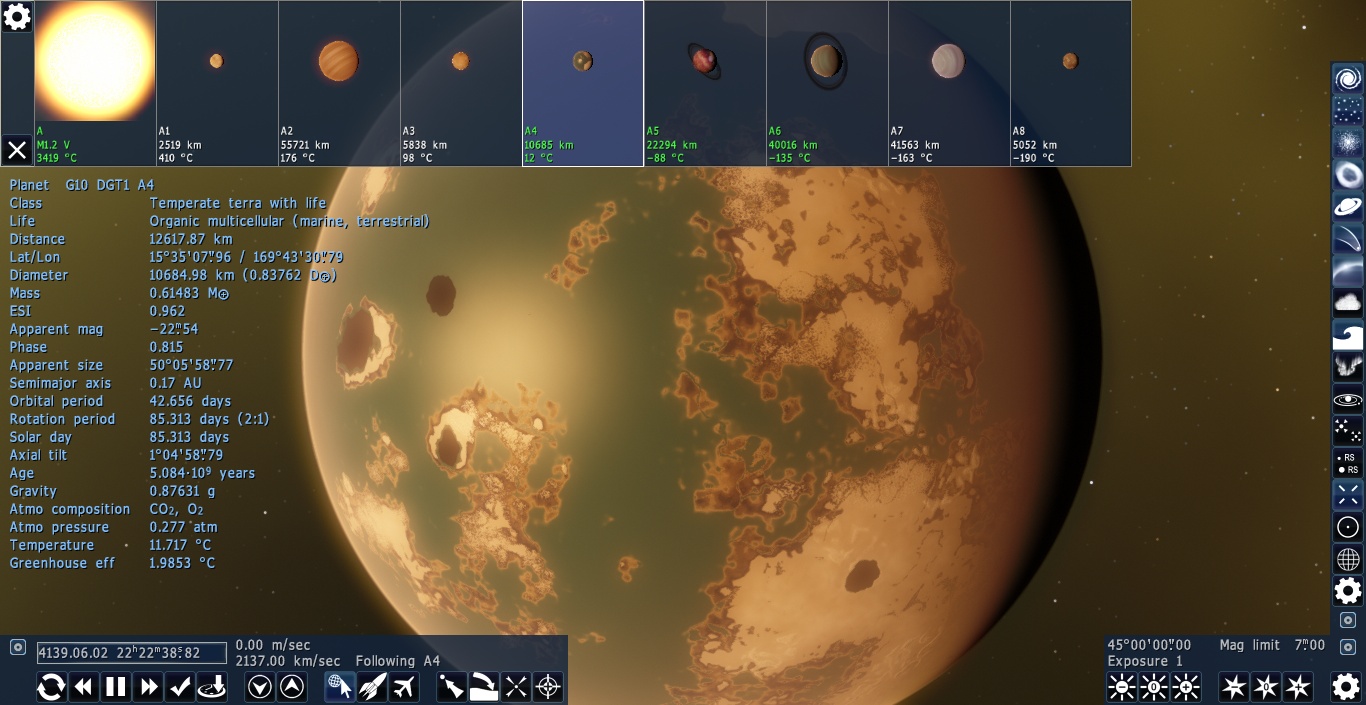This screenshot has width=1366, height=705.
Task: Reverse time flow with the circular arrows button
Action: pyautogui.click(x=52, y=687)
